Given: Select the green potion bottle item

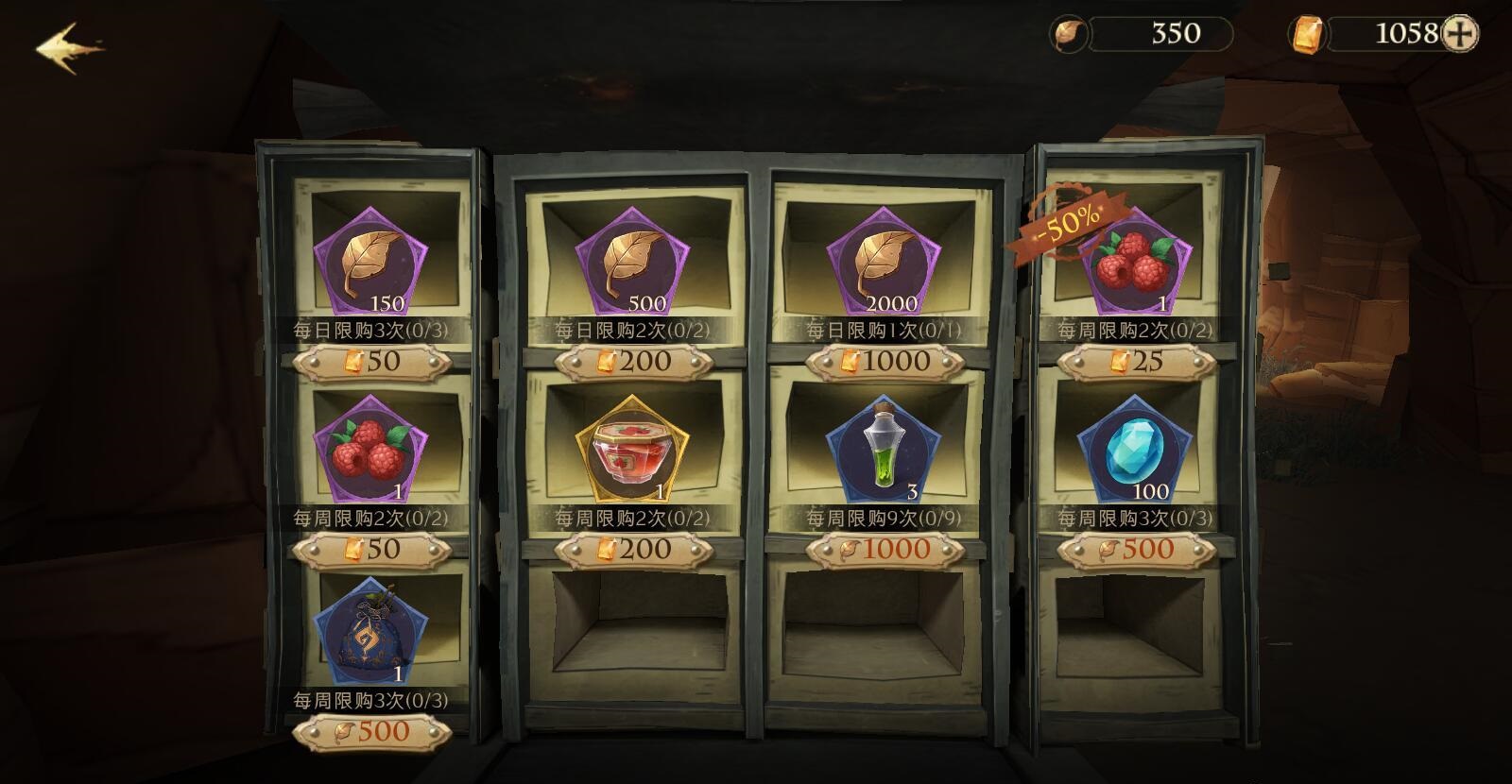Looking at the screenshot, I should coord(884,450).
